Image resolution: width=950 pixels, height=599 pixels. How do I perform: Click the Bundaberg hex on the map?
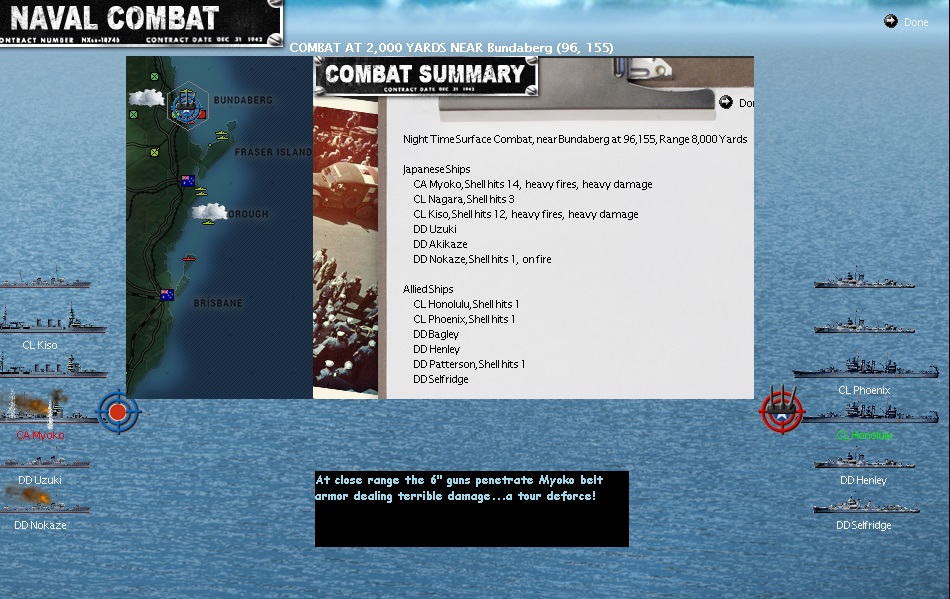pos(186,104)
